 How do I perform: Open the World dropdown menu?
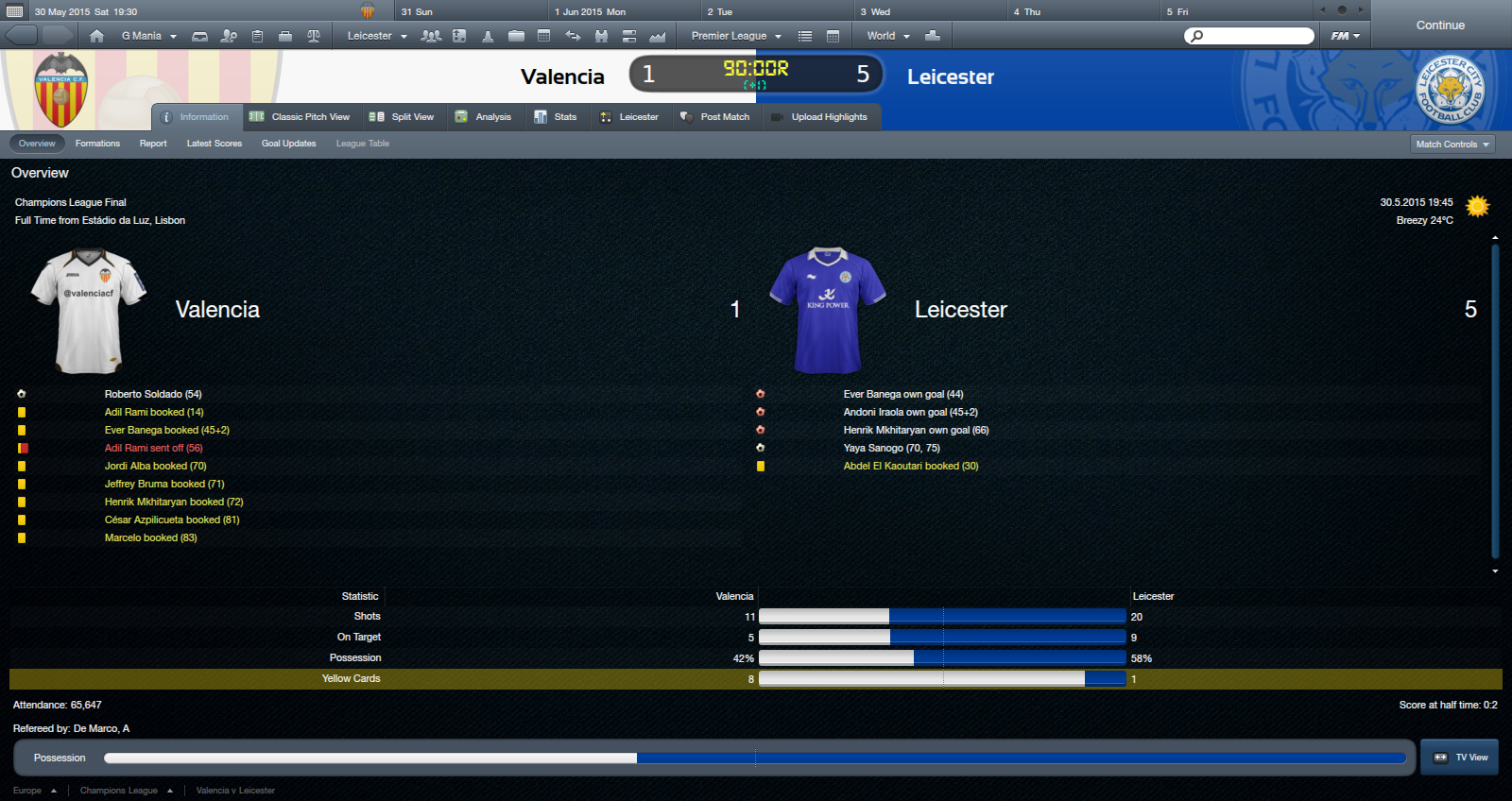click(887, 36)
